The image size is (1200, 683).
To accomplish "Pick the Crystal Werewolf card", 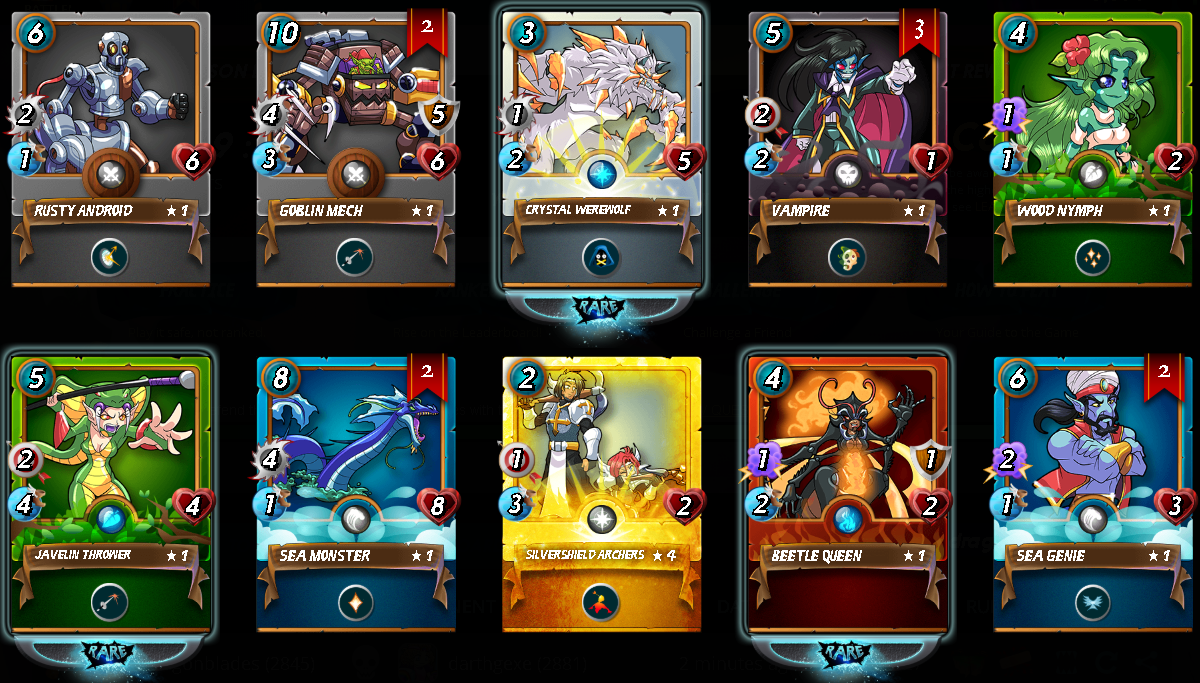I will [x=601, y=150].
